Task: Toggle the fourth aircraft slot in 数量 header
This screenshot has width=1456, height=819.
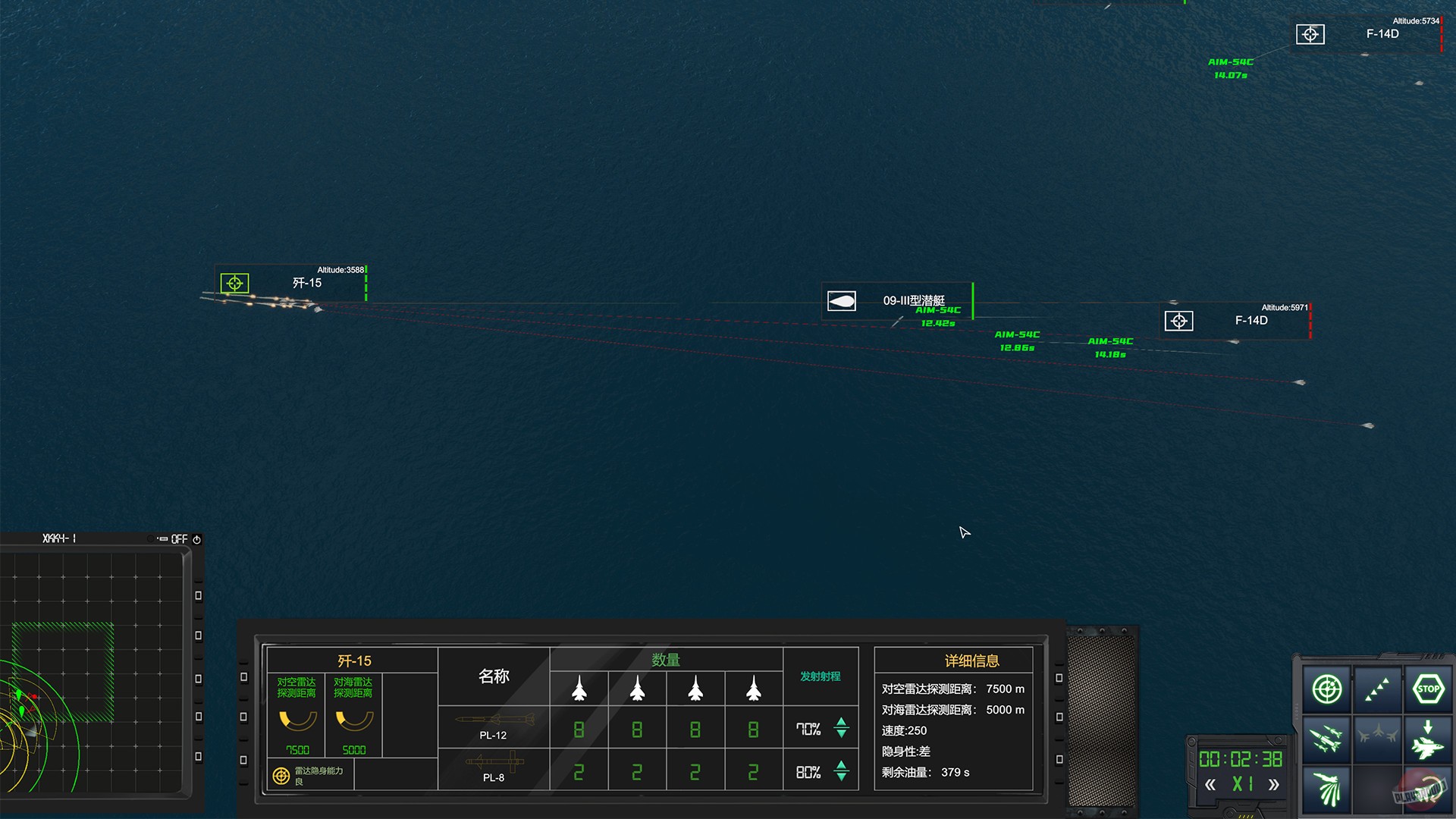Action: coord(753,689)
